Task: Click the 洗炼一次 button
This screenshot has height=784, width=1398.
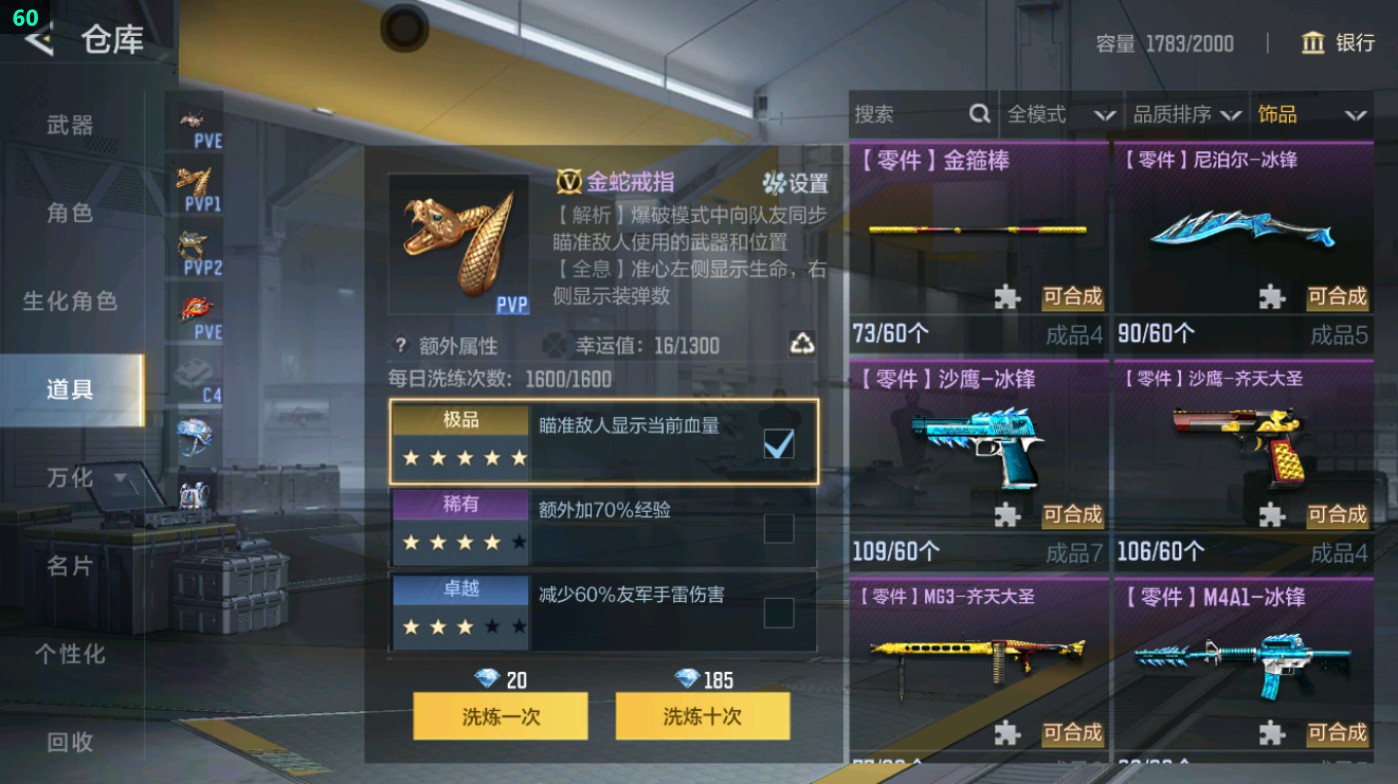Action: coord(499,716)
